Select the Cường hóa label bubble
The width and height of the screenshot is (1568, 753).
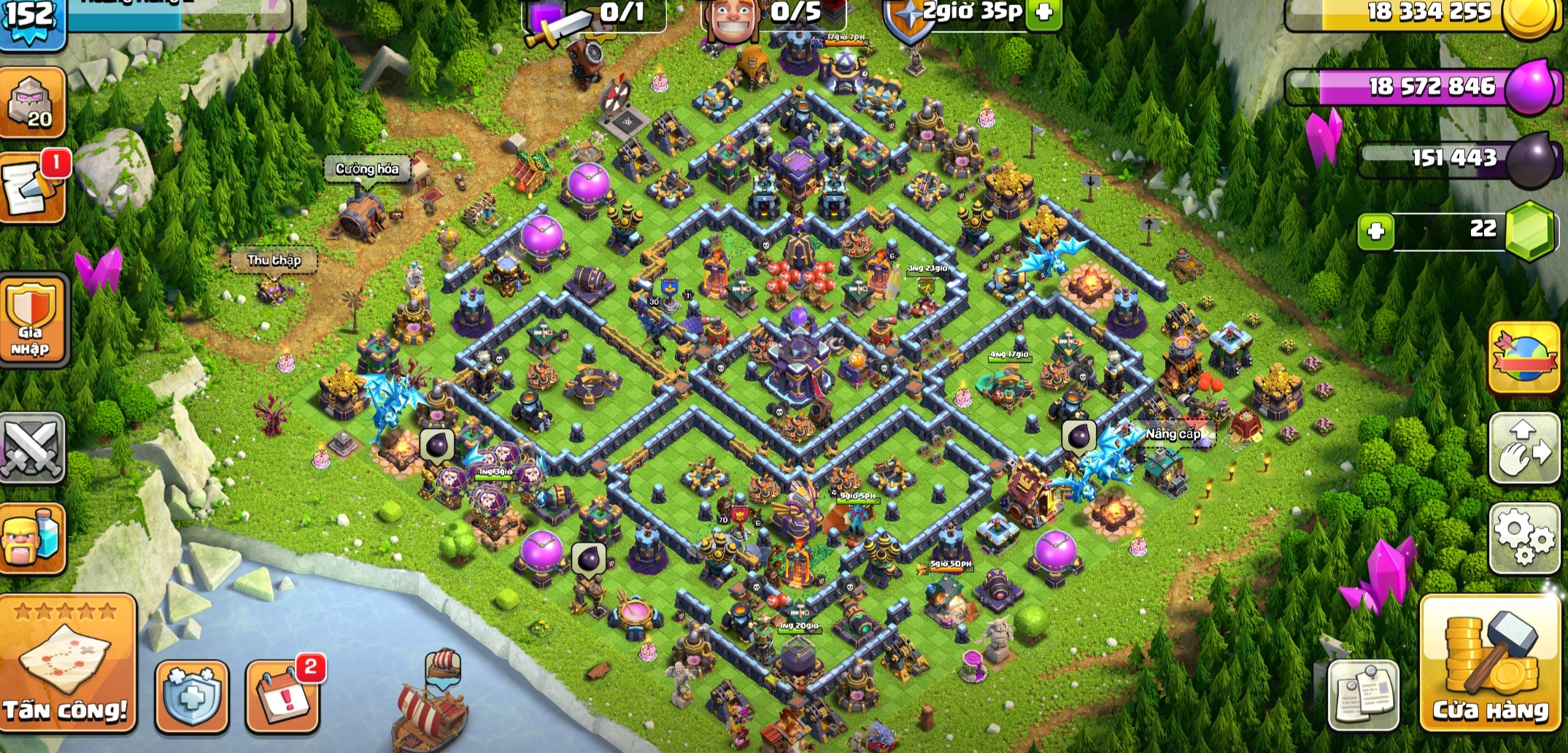pyautogui.click(x=367, y=169)
